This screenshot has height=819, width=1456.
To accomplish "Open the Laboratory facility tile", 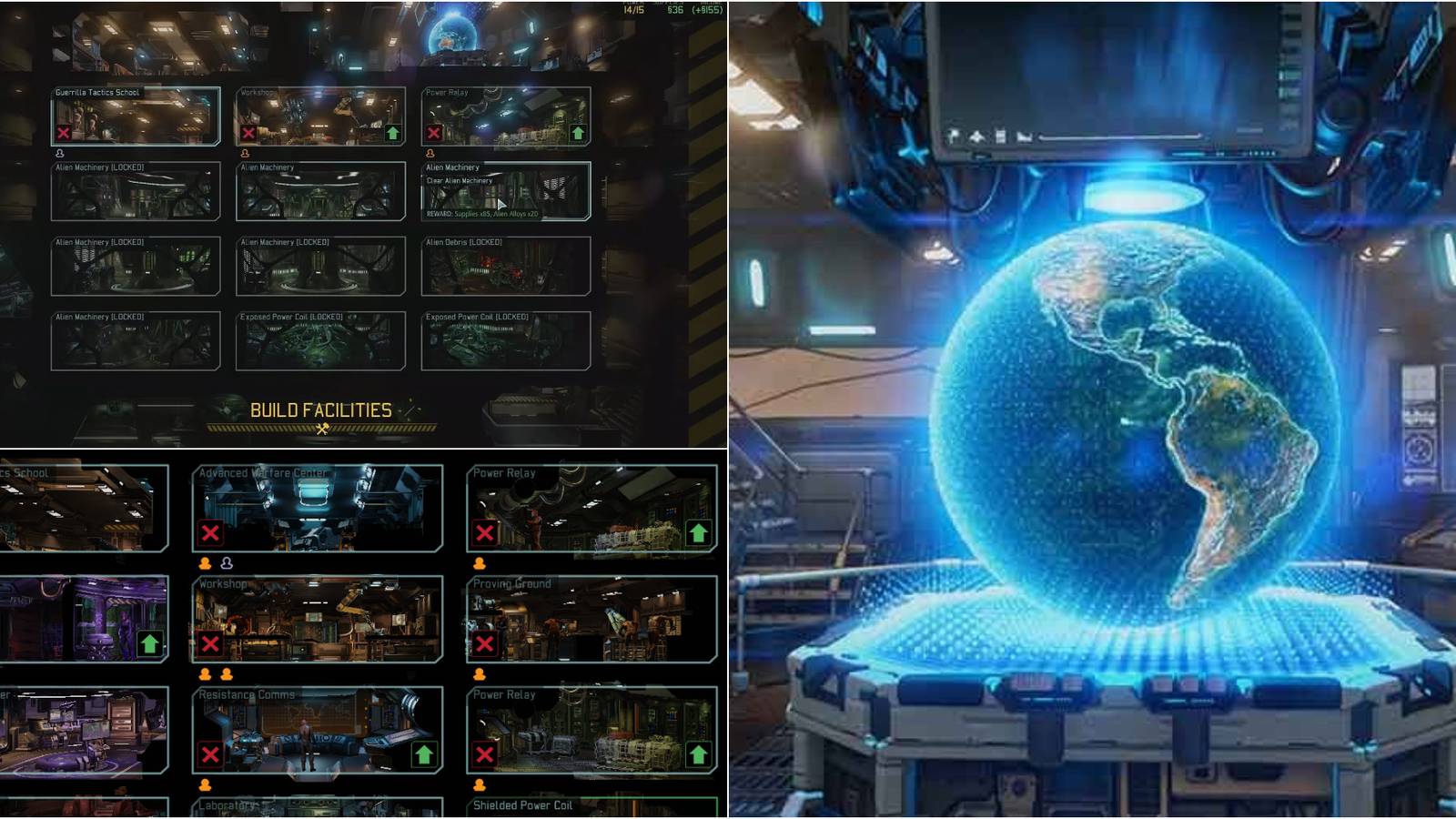I will point(265,806).
